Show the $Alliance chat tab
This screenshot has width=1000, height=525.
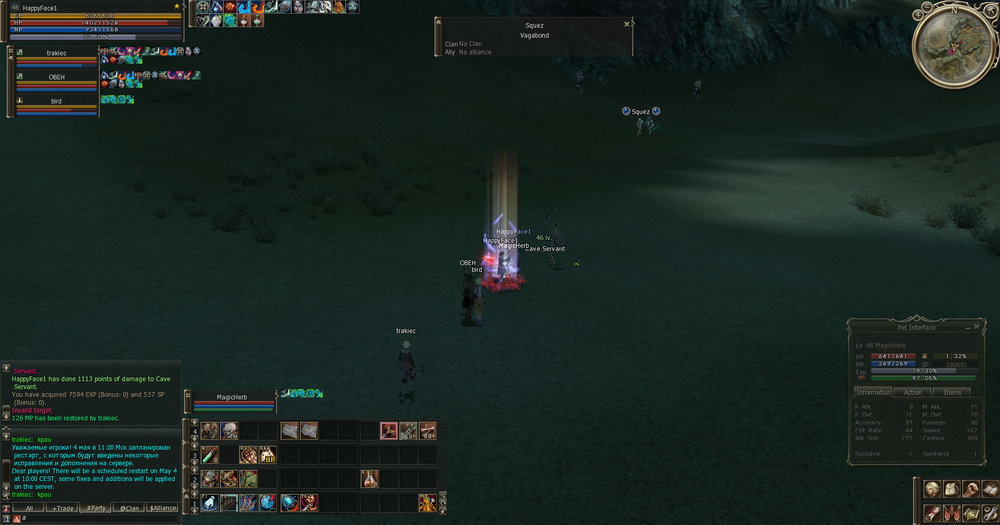tap(163, 508)
